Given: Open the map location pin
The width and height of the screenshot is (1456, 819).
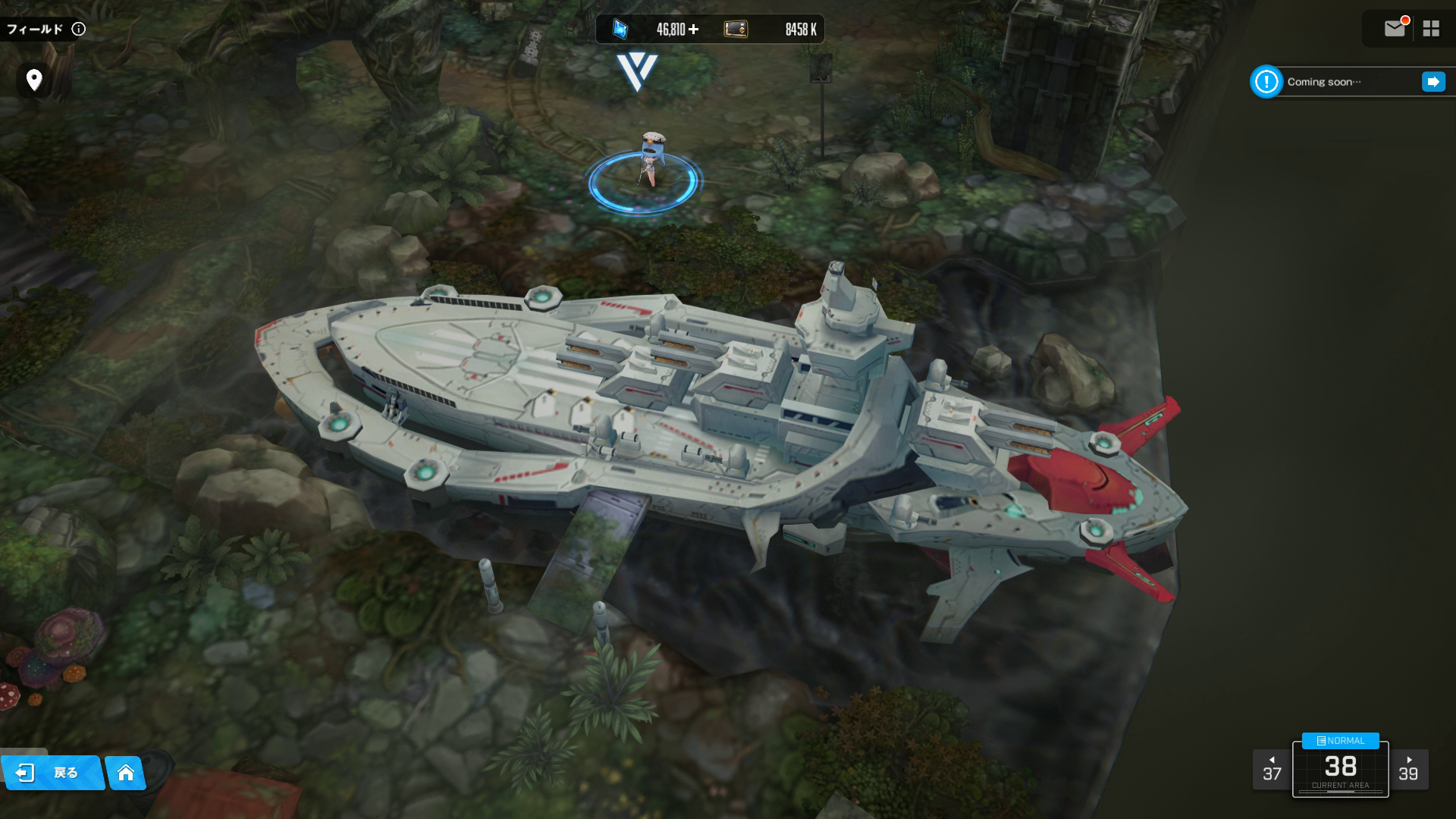Looking at the screenshot, I should (x=34, y=80).
